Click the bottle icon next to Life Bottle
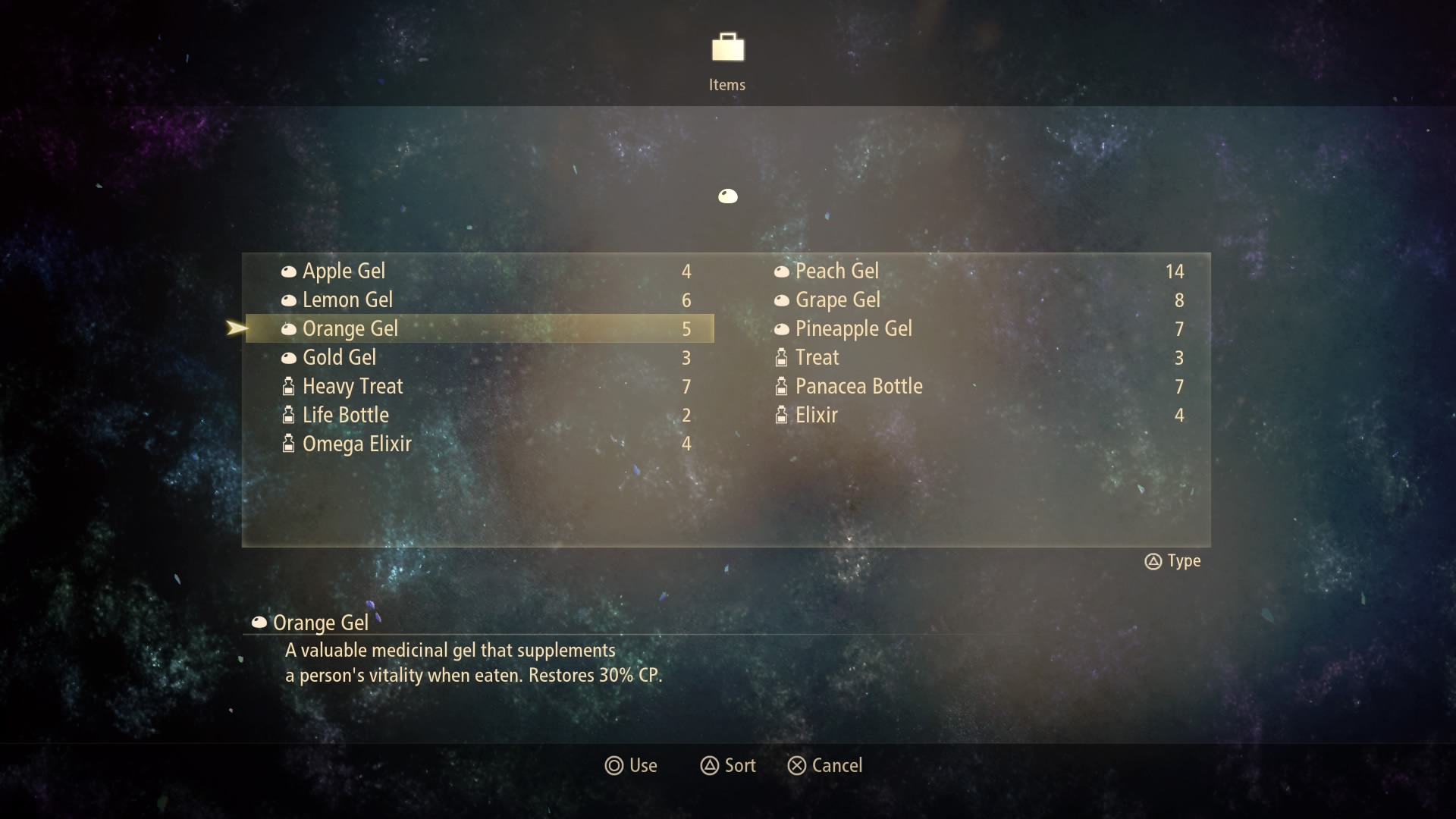The width and height of the screenshot is (1456, 819). [289, 415]
